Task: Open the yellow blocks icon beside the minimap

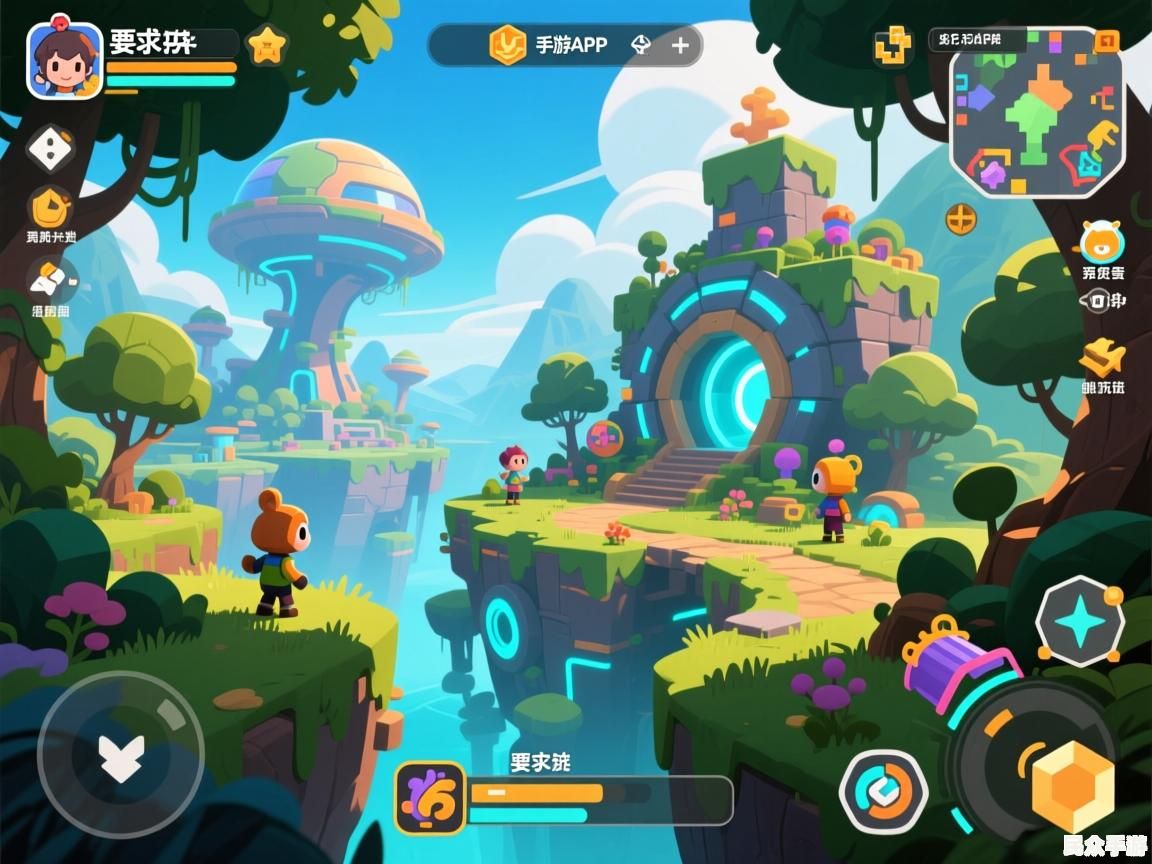Action: tap(892, 47)
